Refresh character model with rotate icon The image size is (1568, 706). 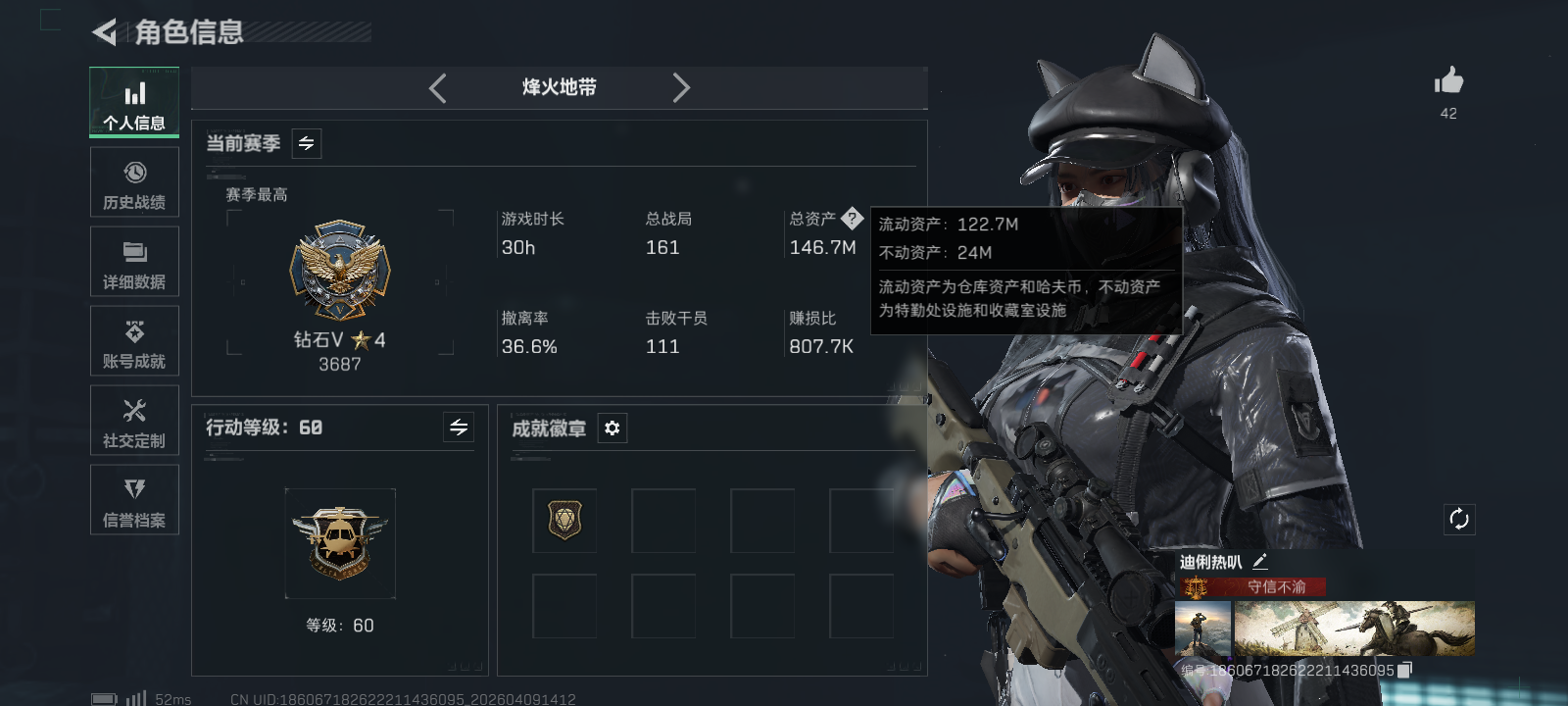(1459, 519)
